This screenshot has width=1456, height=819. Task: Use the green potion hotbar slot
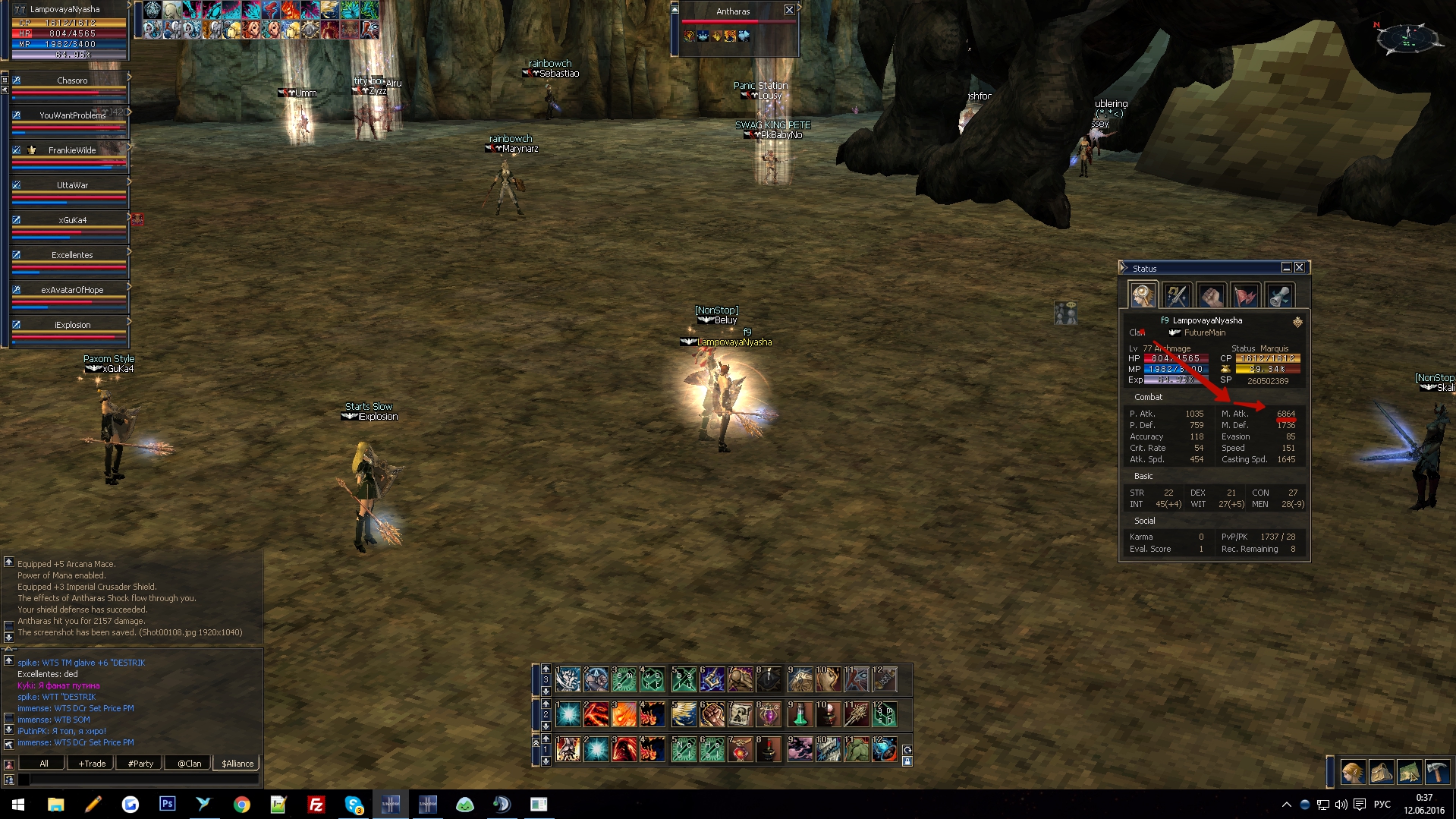pyautogui.click(x=800, y=714)
